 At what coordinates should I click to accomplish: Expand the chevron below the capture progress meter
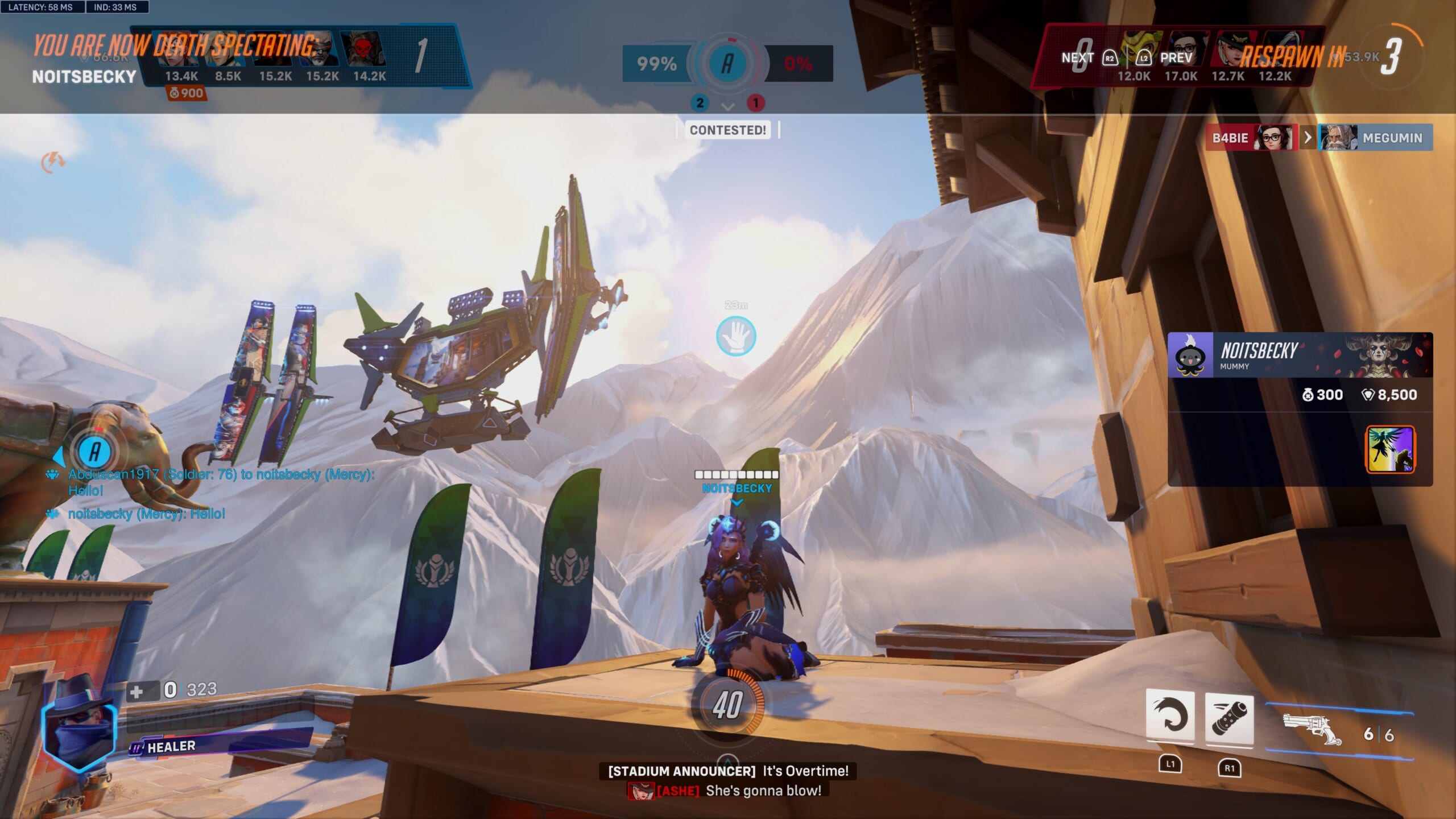pyautogui.click(x=727, y=107)
